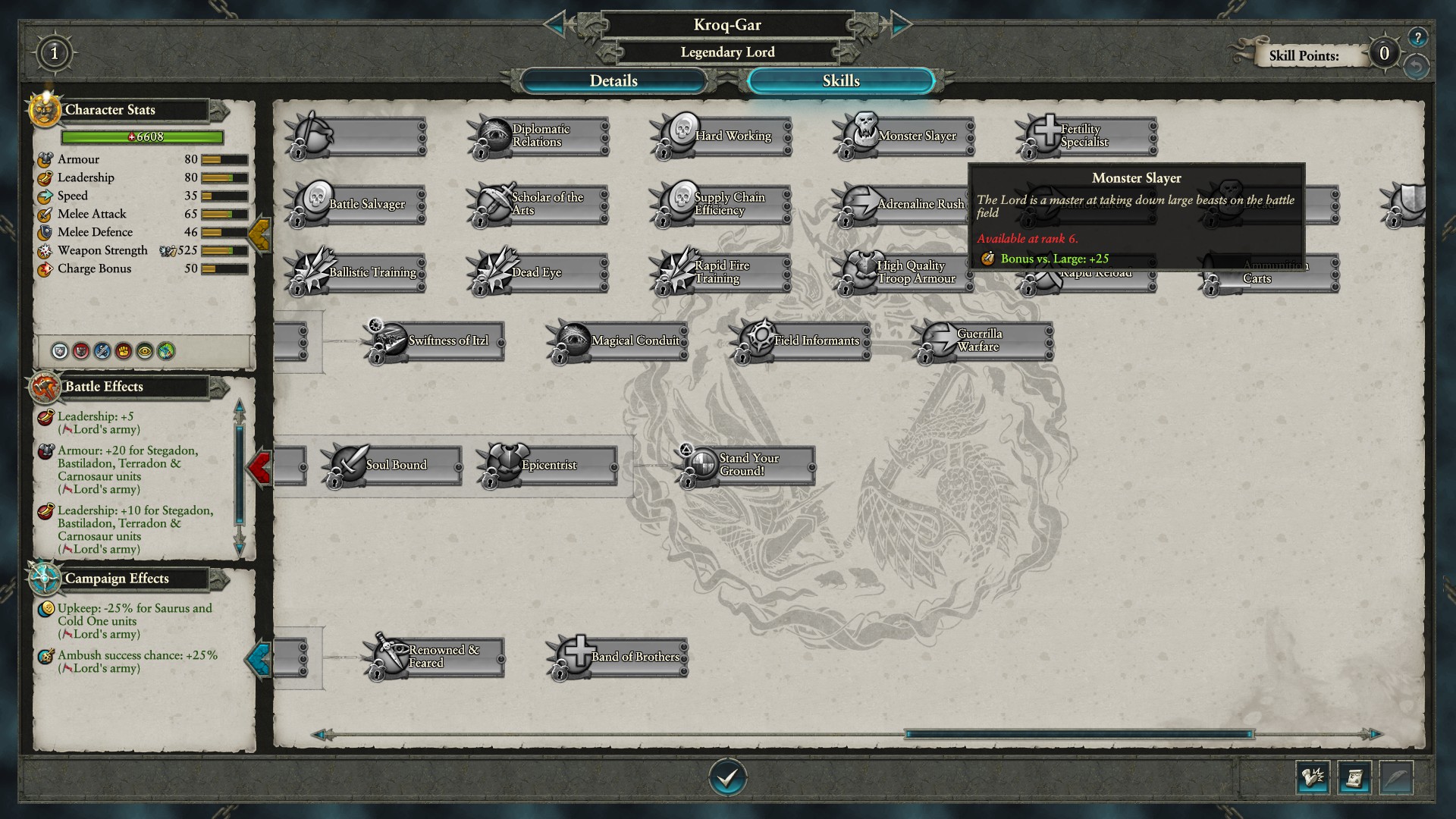This screenshot has height=819, width=1456.
Task: Select the Stand Your Ground! skill
Action: pyautogui.click(x=747, y=465)
